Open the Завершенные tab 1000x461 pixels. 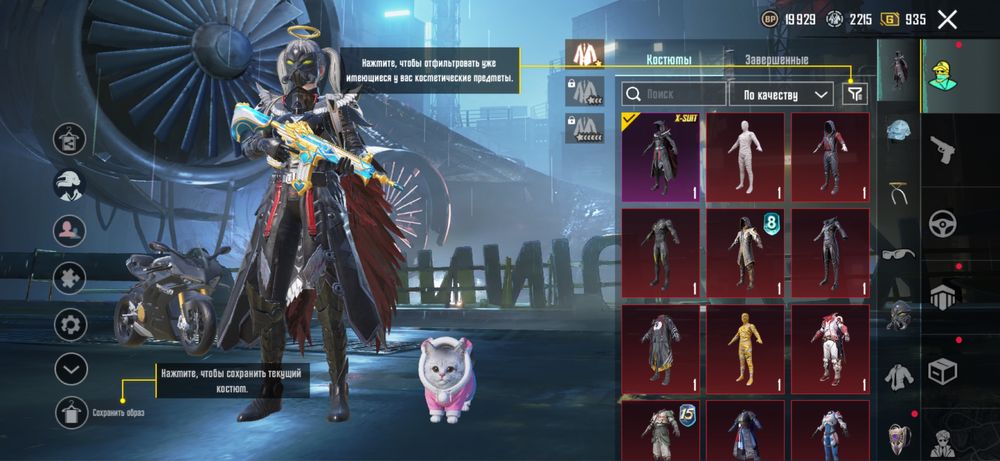click(x=776, y=60)
